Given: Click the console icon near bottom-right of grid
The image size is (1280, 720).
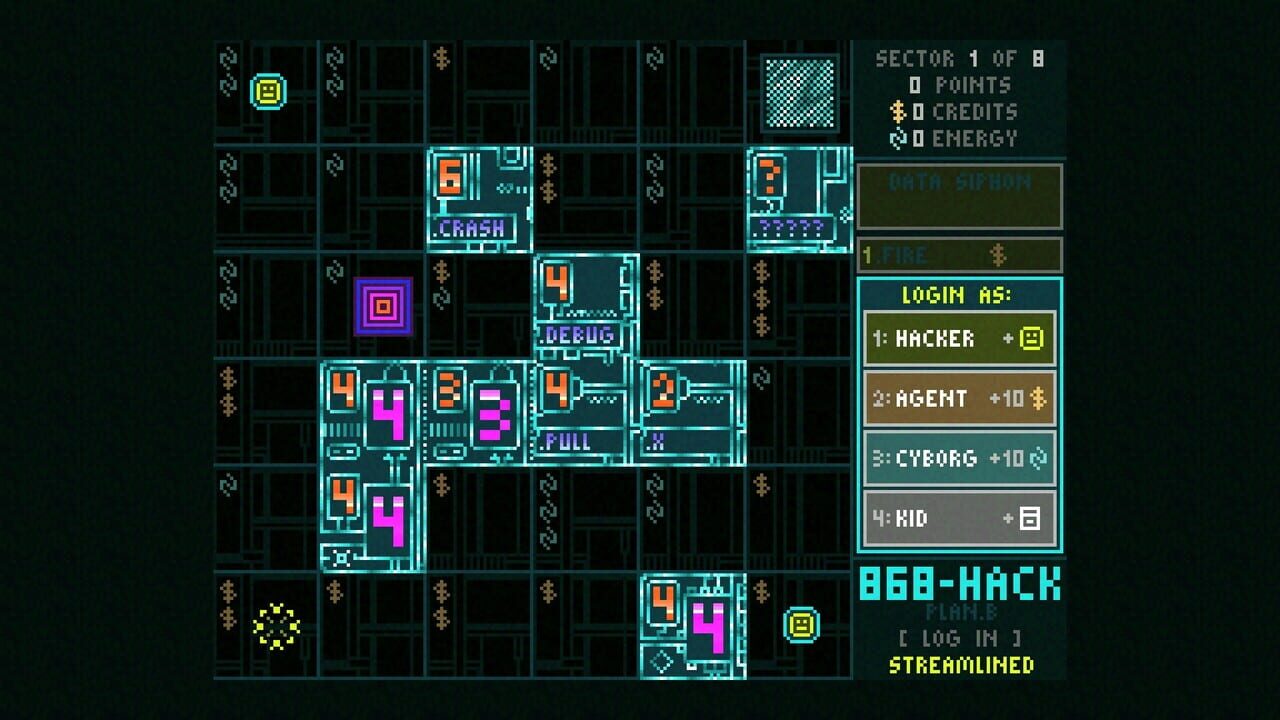Looking at the screenshot, I should (x=800, y=626).
